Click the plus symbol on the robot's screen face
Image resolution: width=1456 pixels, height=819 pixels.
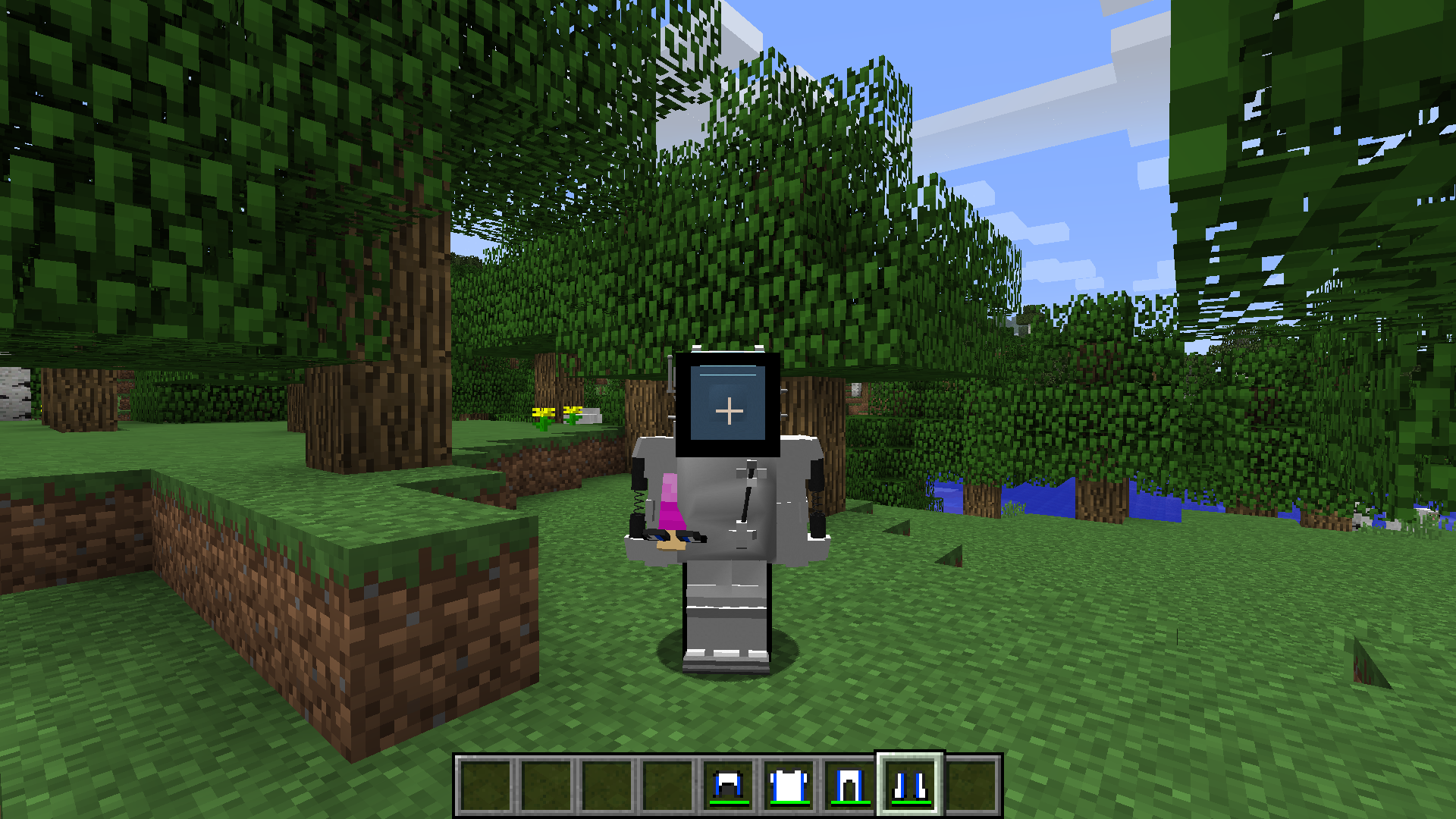(x=730, y=412)
